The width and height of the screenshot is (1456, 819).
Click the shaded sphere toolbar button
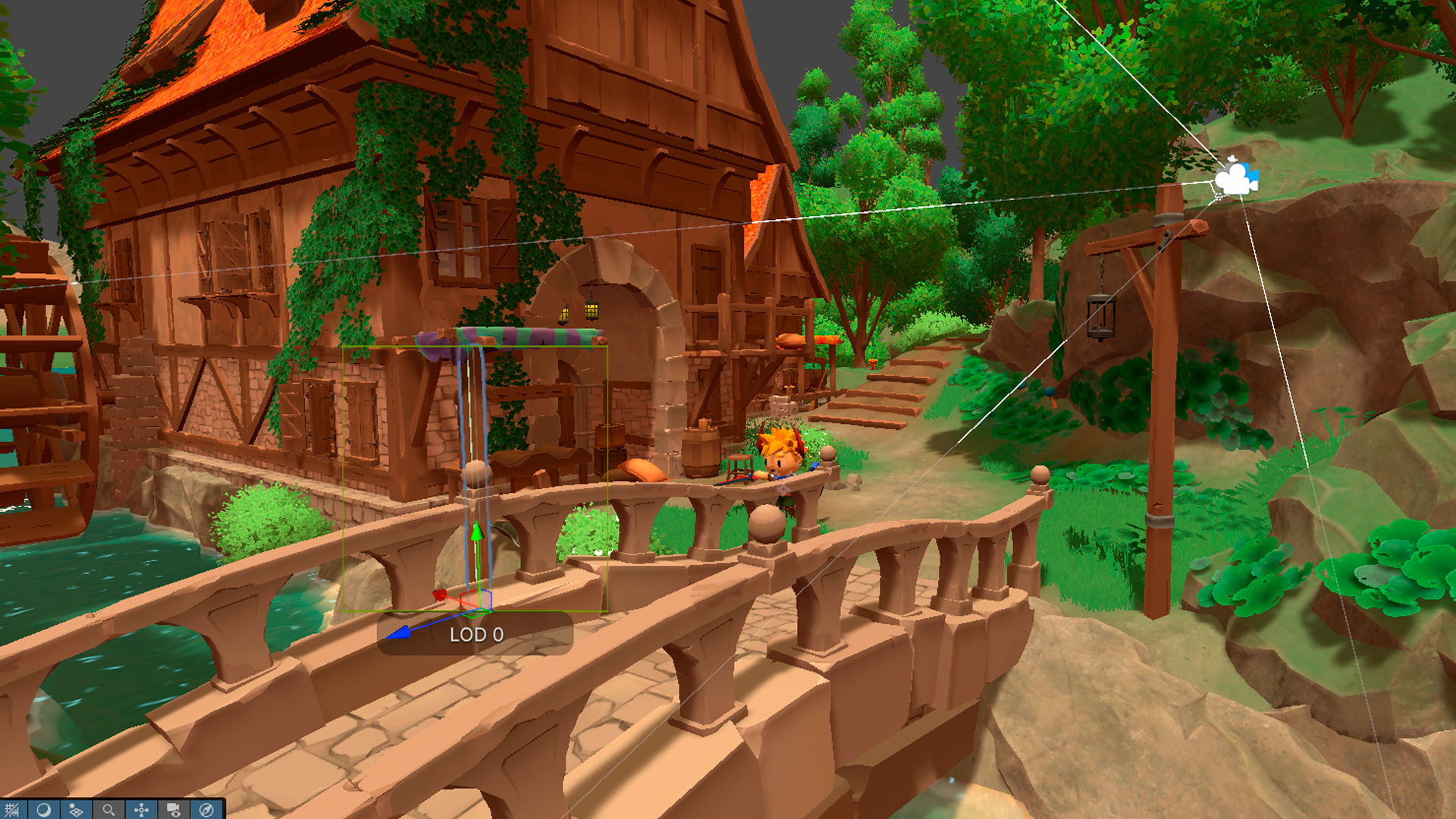(44, 810)
